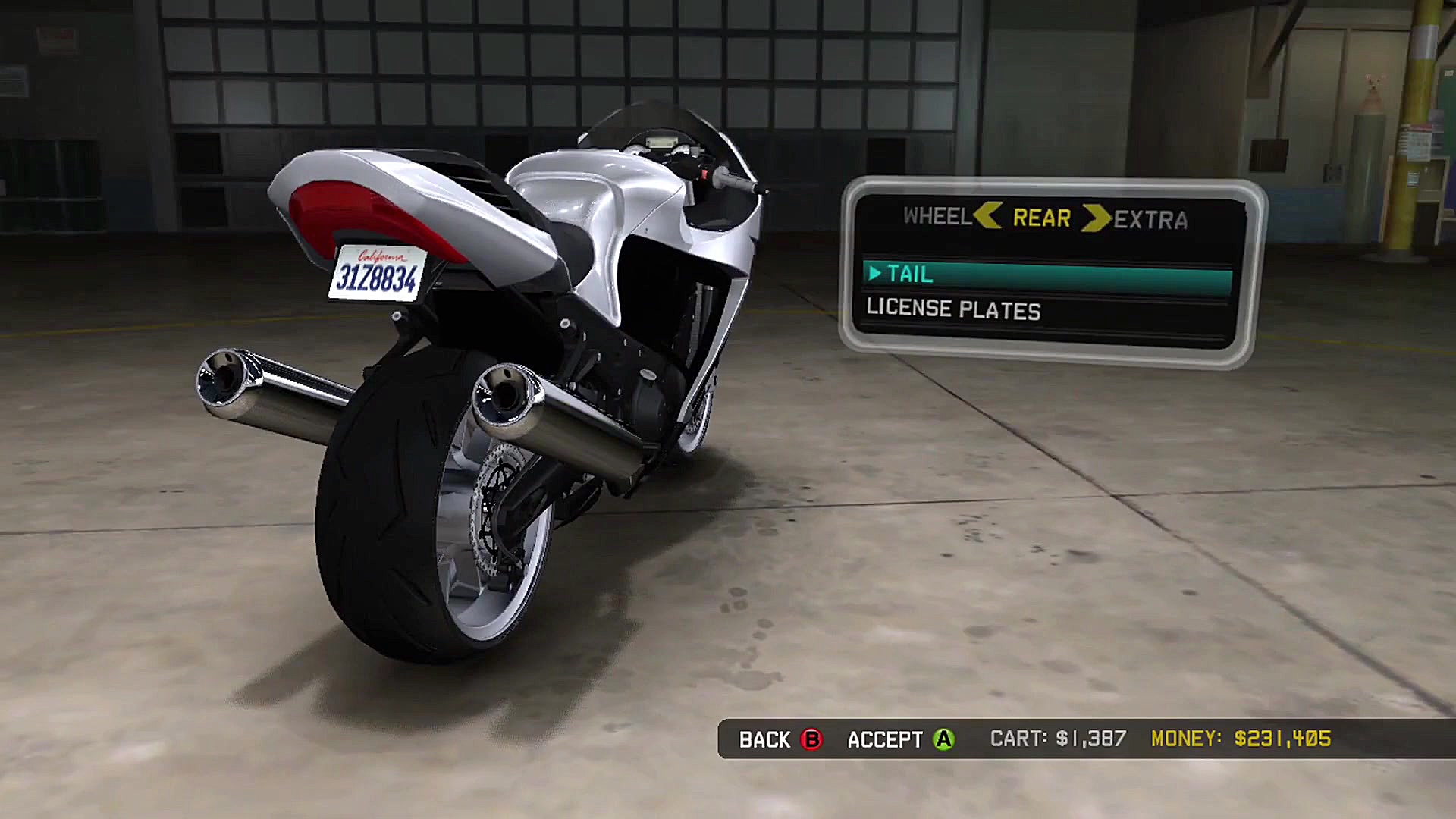Click the green A button icon
This screenshot has height=819, width=1456.
coord(943,739)
